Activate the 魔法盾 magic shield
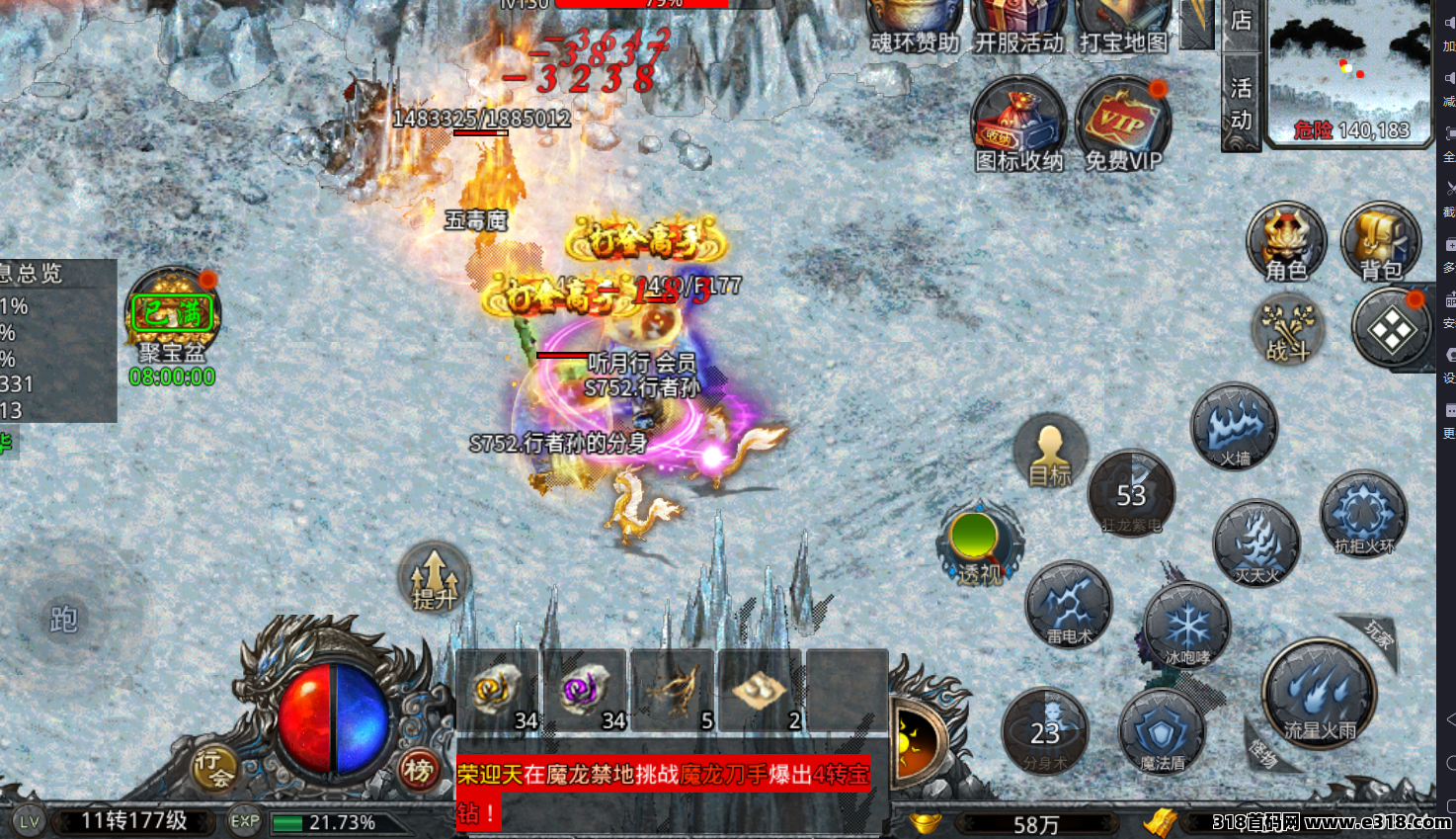The height and width of the screenshot is (839, 1456). [1162, 732]
